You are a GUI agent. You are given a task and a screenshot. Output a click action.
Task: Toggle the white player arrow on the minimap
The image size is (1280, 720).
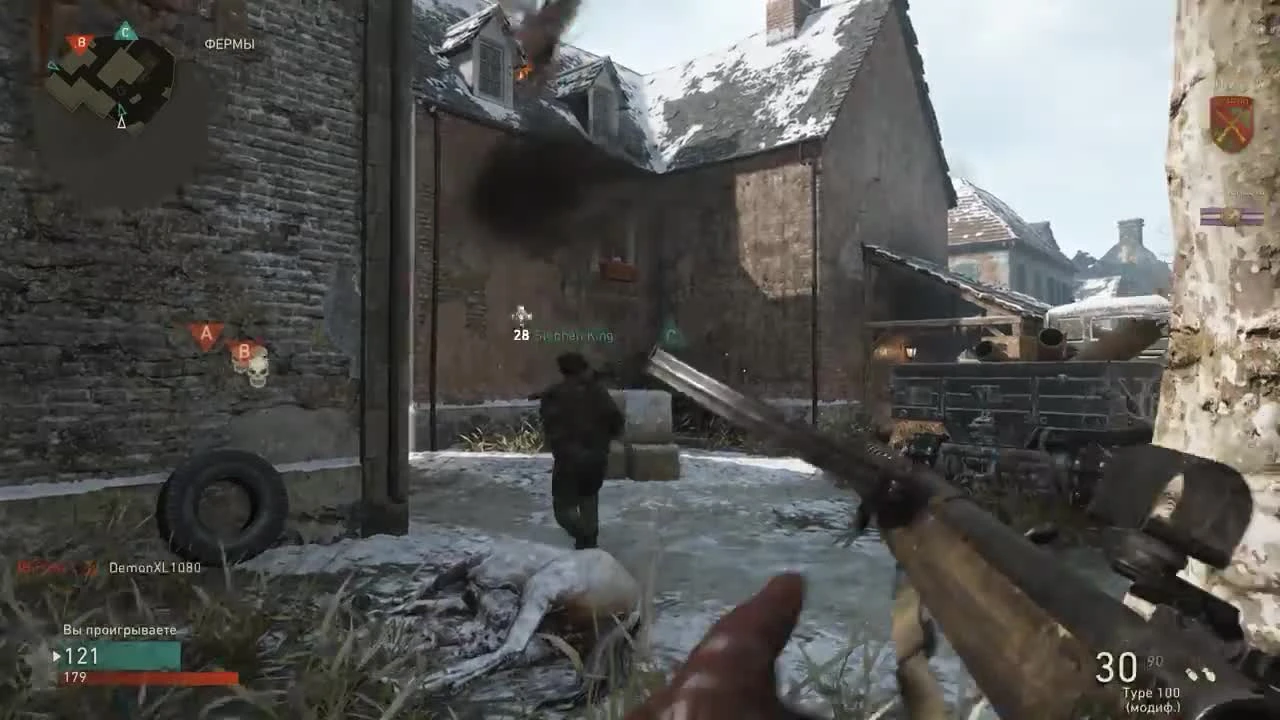click(x=122, y=125)
